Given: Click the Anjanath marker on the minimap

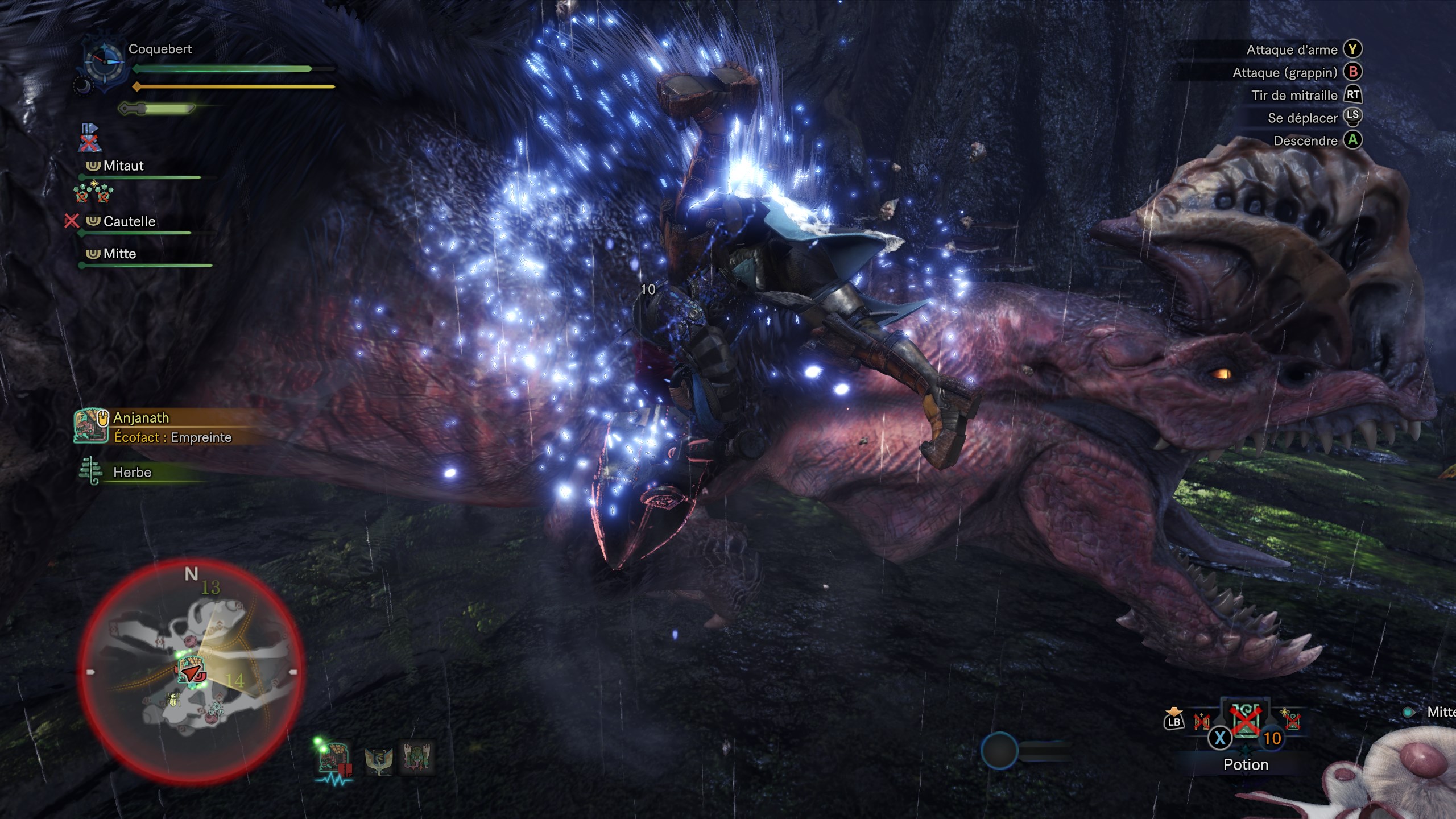Looking at the screenshot, I should pyautogui.click(x=191, y=670).
